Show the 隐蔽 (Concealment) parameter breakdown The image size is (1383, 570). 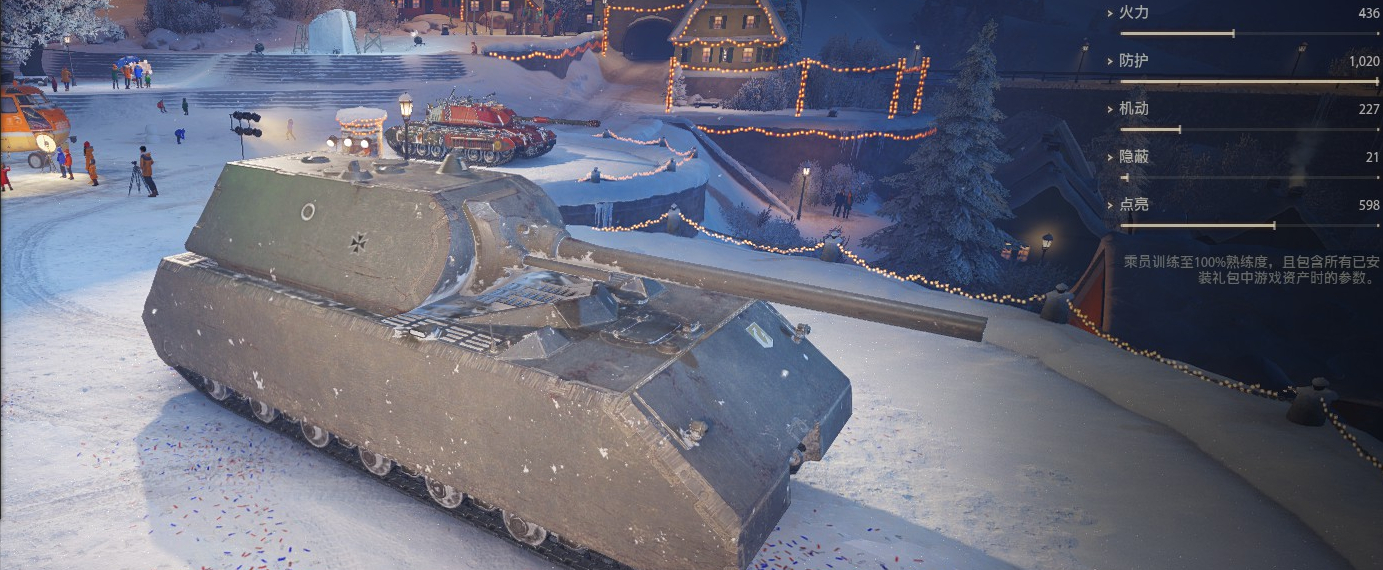pyautogui.click(x=1132, y=157)
